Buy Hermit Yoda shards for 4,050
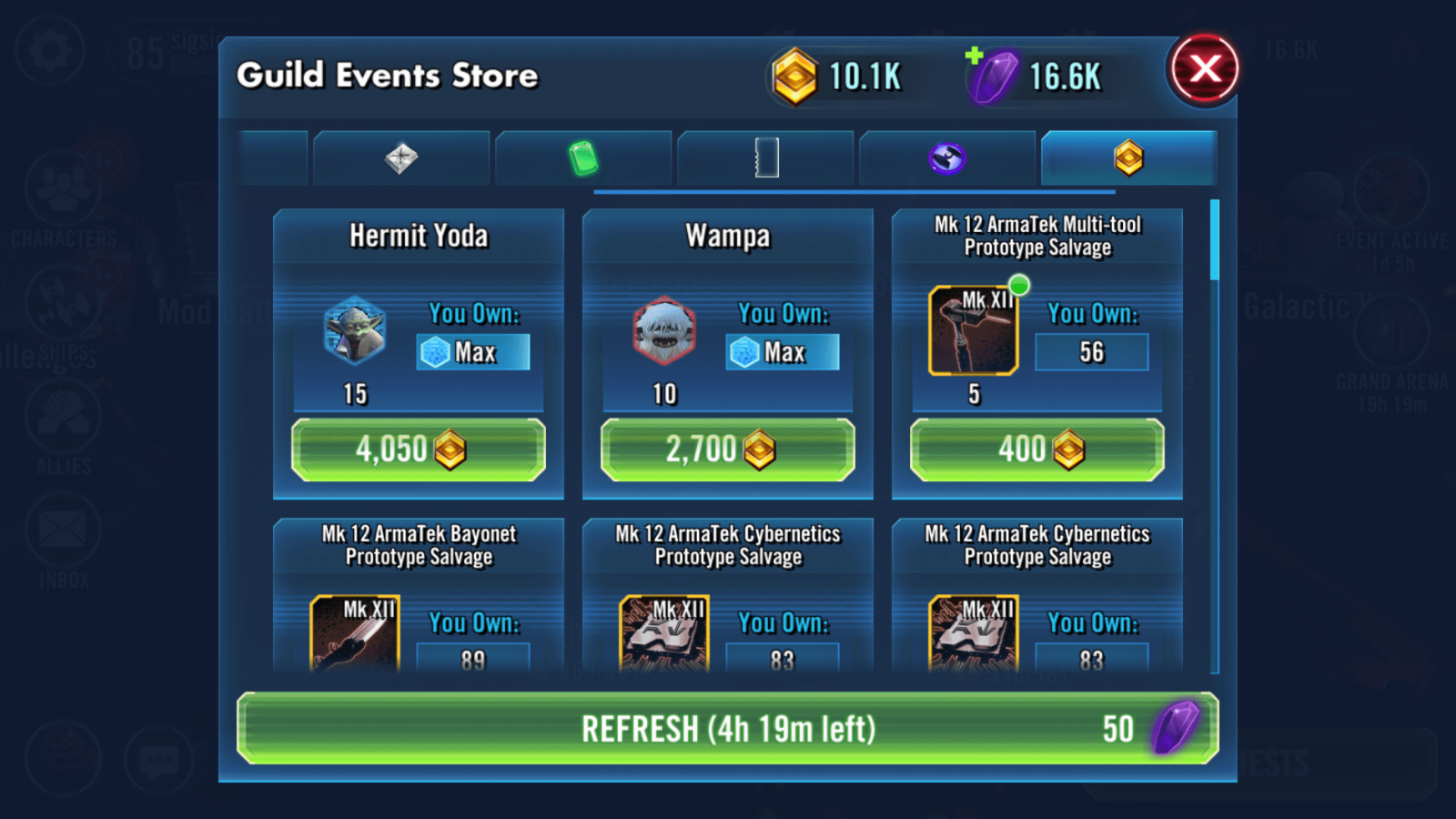 [418, 450]
